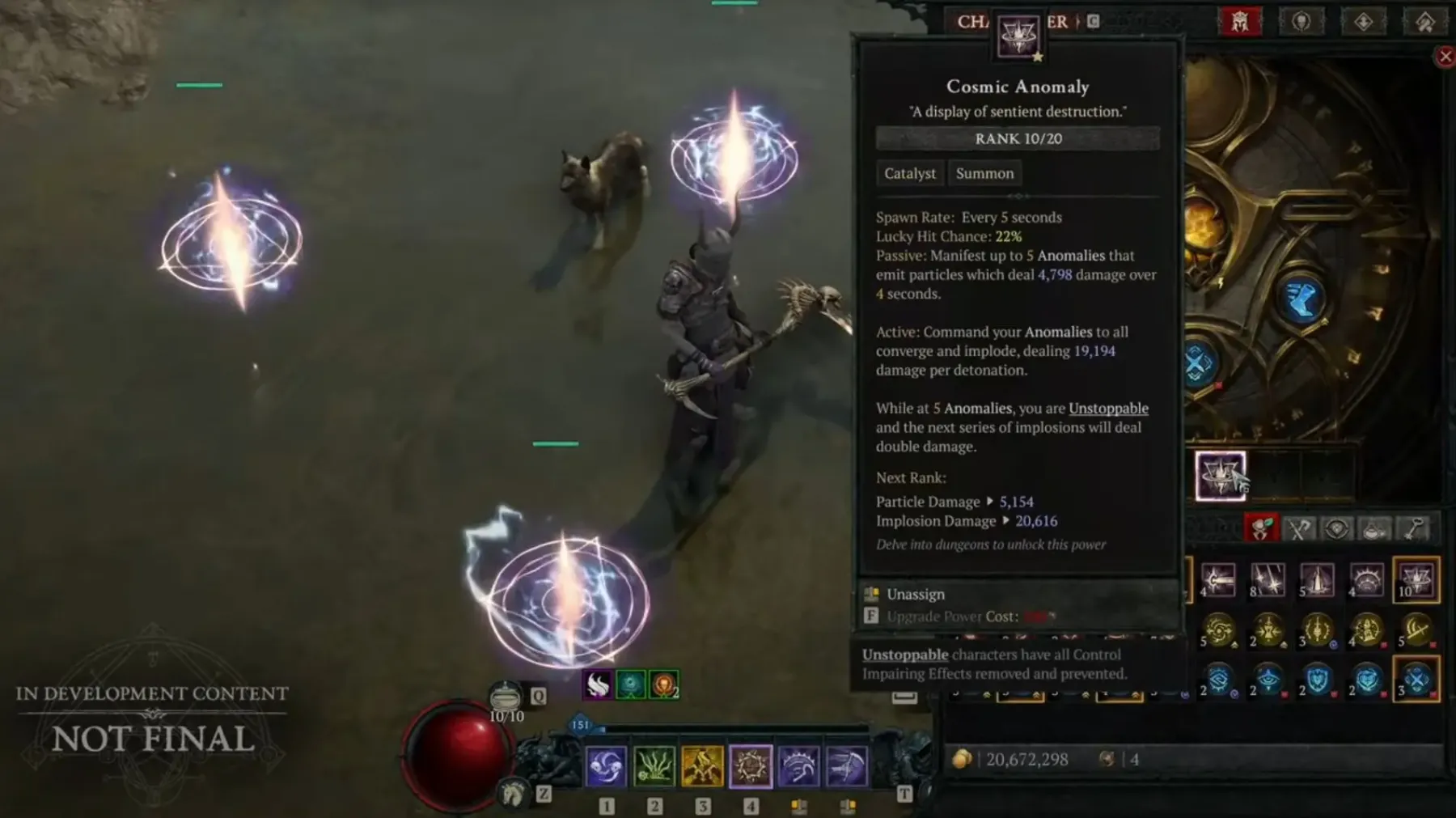The height and width of the screenshot is (818, 1456).
Task: Open the skull emblem tab at top
Action: [x=1301, y=22]
